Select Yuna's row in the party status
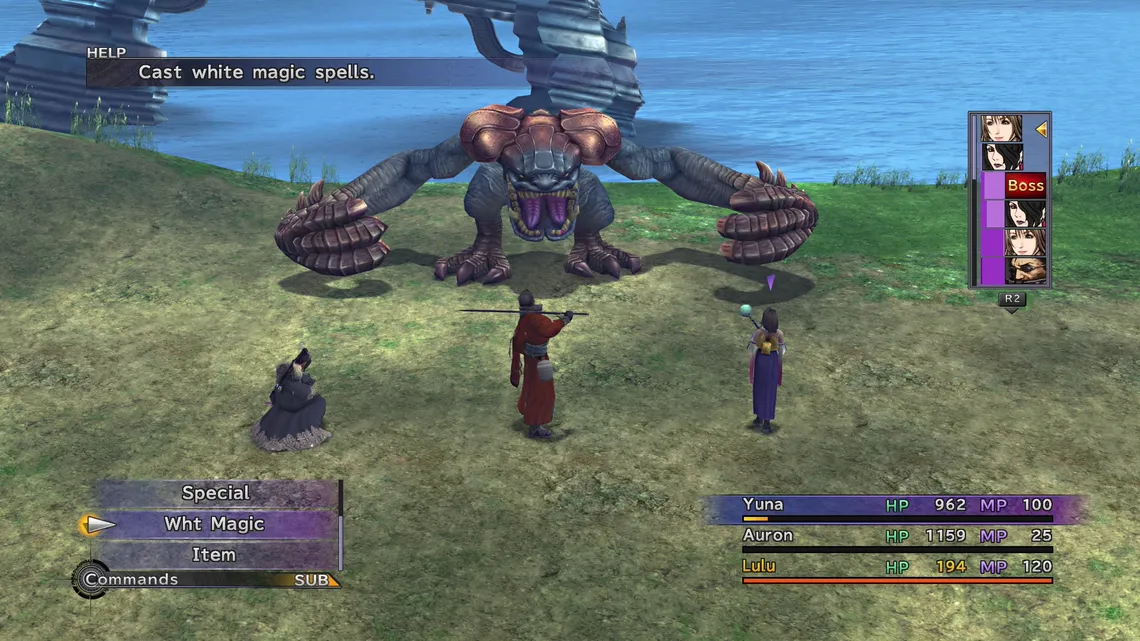 pos(896,506)
